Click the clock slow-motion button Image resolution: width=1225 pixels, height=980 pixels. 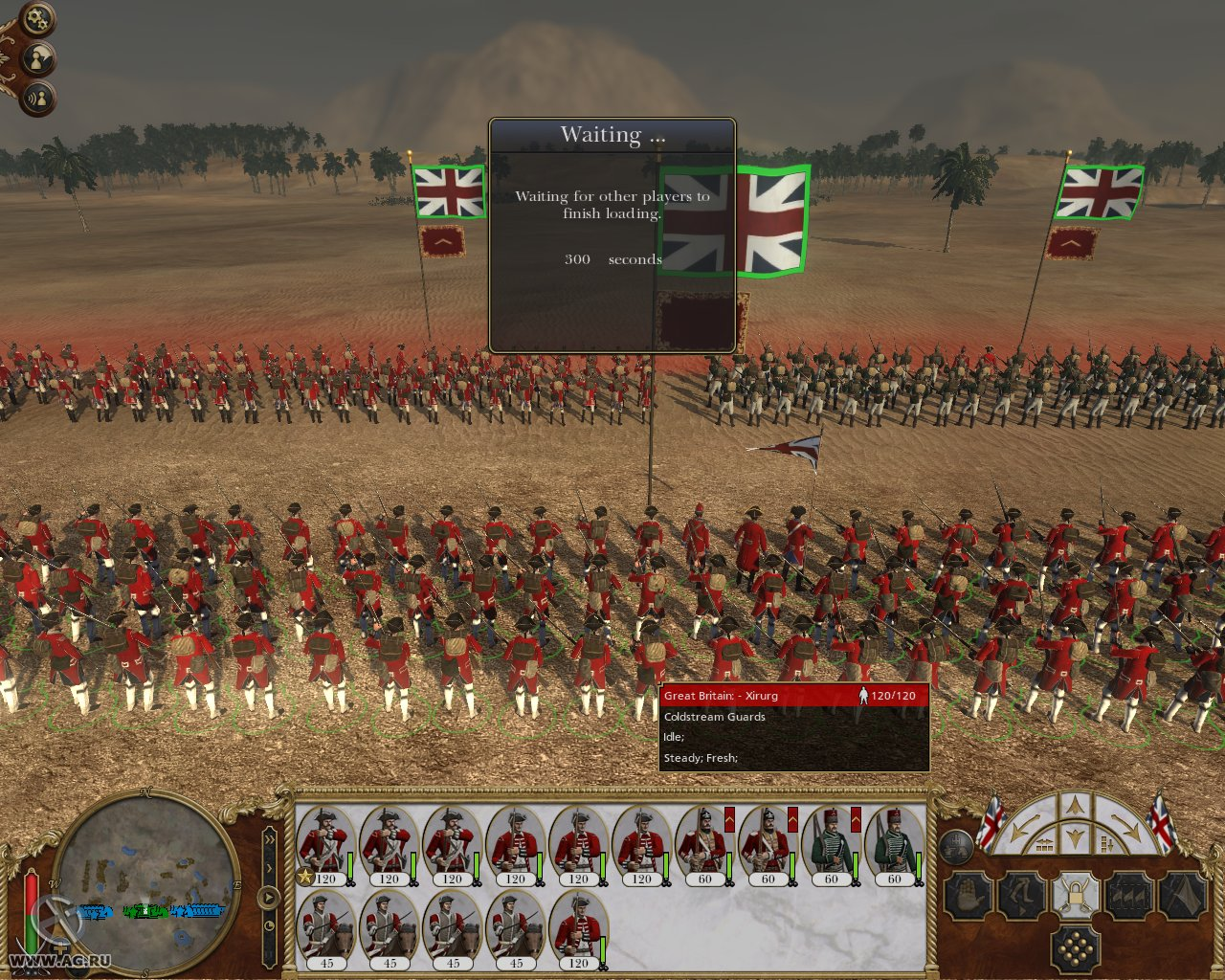pyautogui.click(x=269, y=925)
